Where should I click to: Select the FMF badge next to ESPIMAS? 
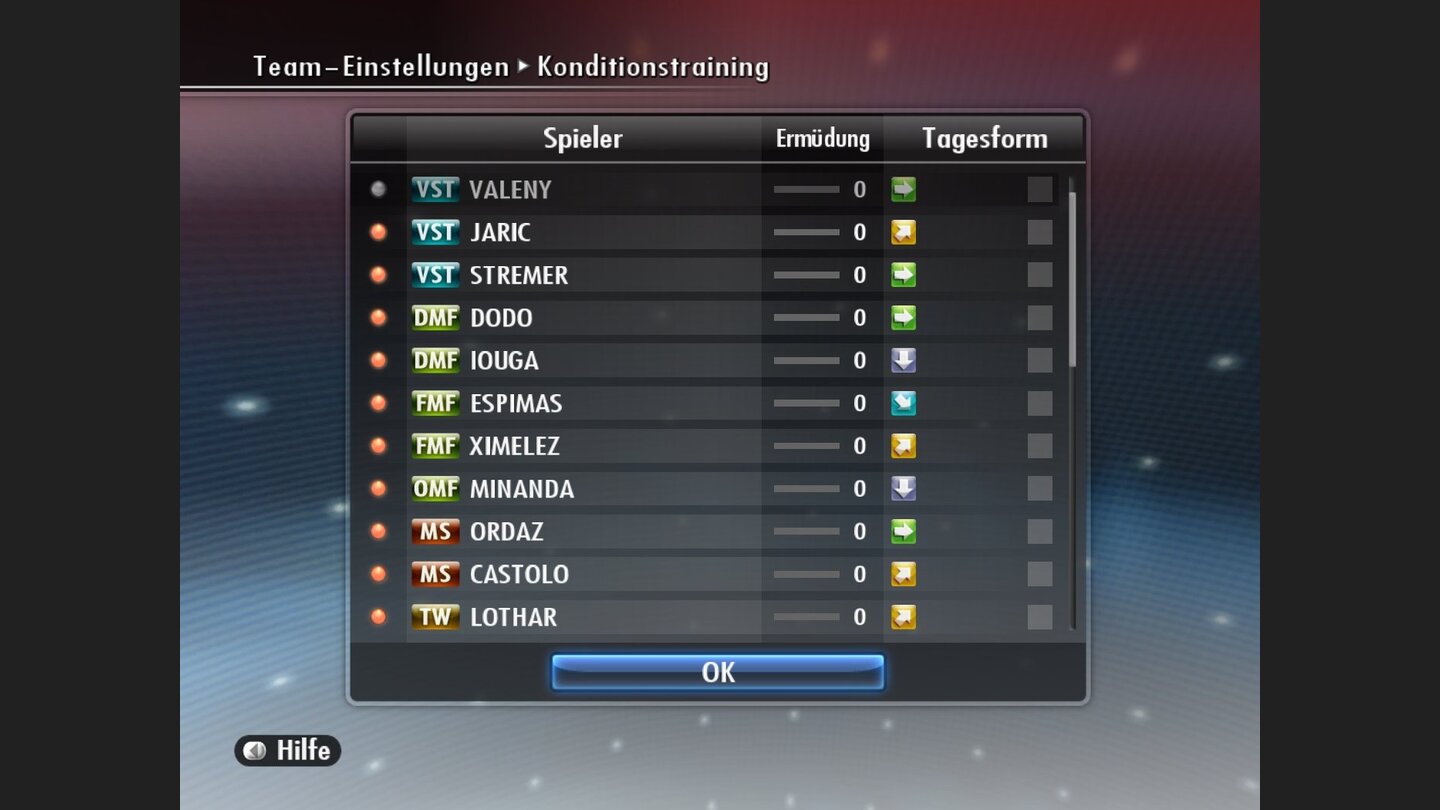435,403
